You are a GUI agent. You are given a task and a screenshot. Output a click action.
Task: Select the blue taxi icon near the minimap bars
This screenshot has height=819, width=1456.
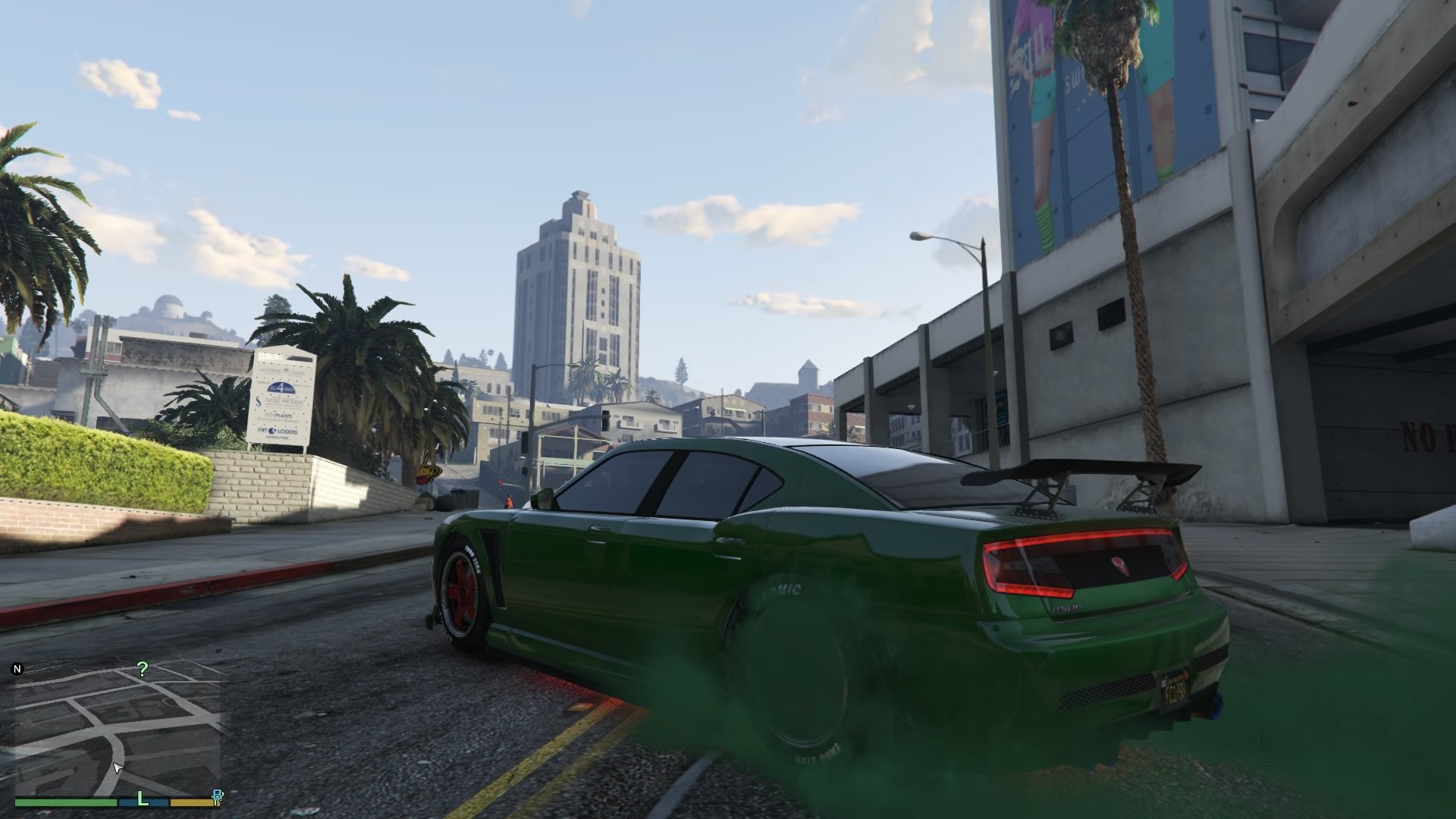[218, 795]
